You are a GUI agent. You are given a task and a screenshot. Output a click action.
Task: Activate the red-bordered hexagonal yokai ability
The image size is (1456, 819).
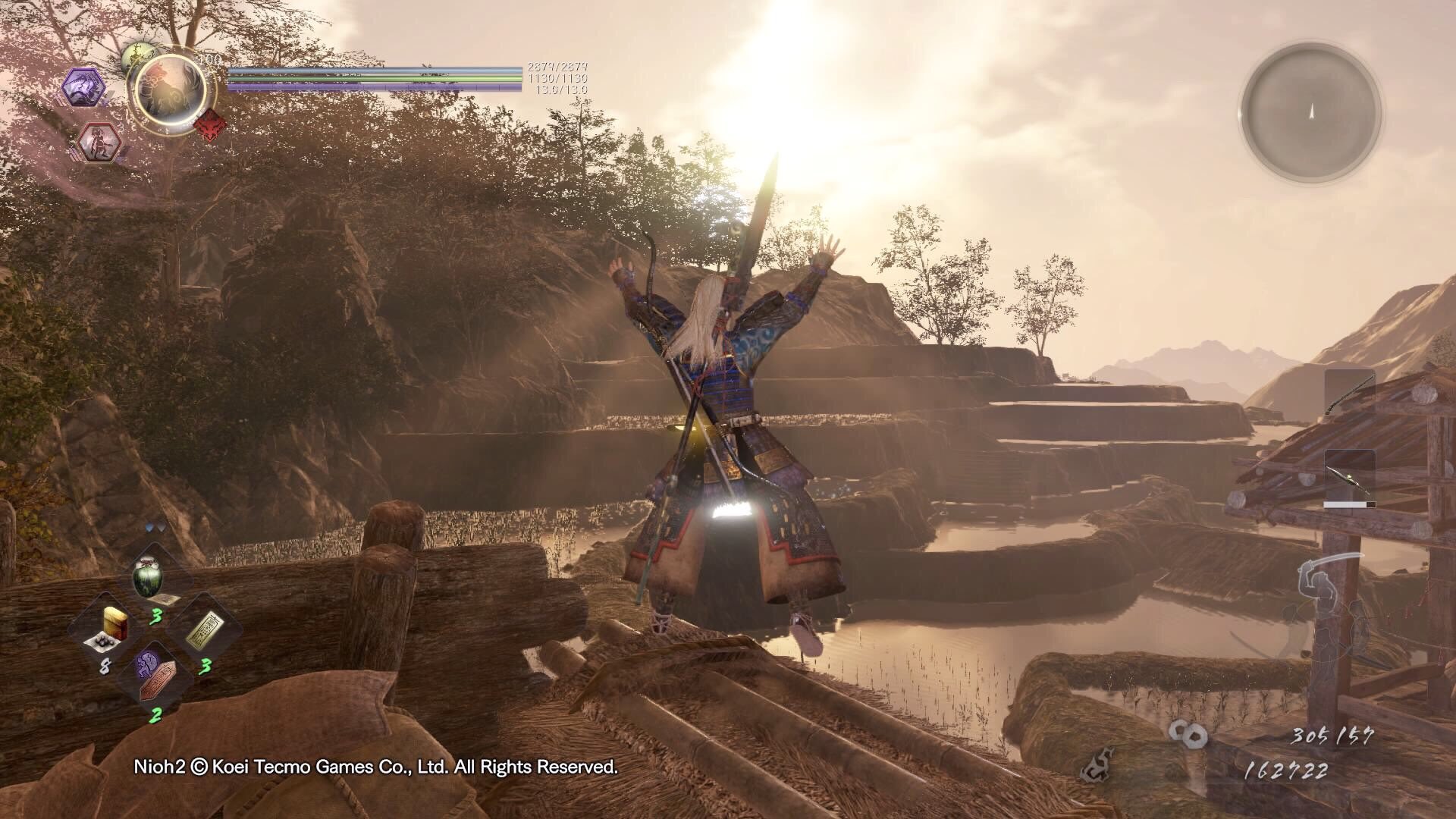[99, 142]
